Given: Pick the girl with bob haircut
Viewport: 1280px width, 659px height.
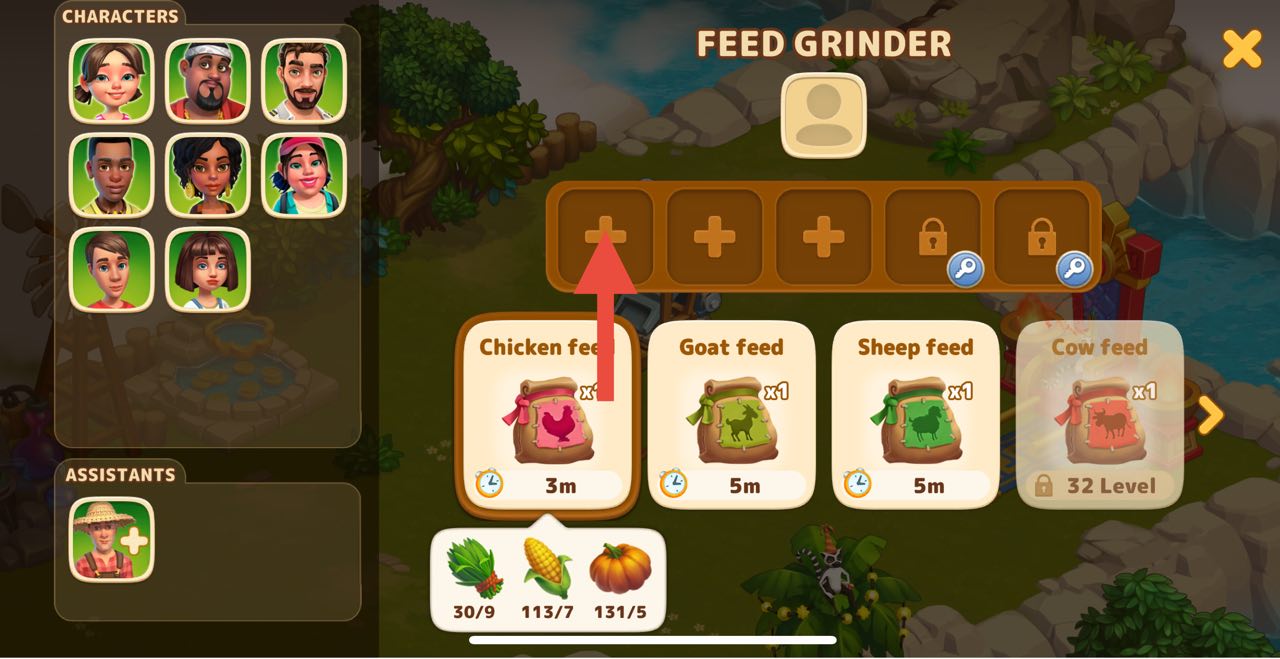Looking at the screenshot, I should [x=208, y=269].
